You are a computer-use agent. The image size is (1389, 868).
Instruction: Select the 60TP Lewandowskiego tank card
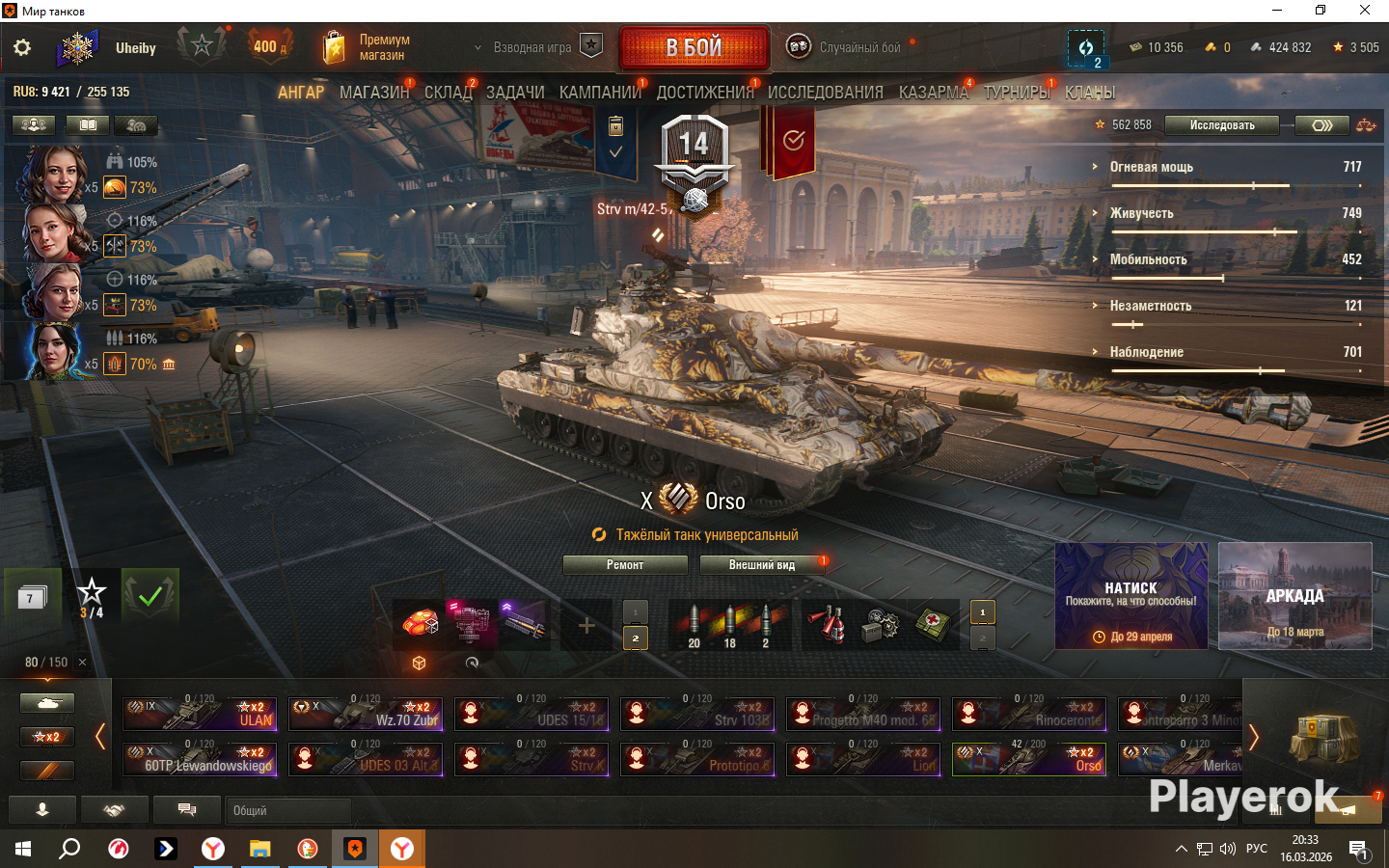click(x=200, y=759)
